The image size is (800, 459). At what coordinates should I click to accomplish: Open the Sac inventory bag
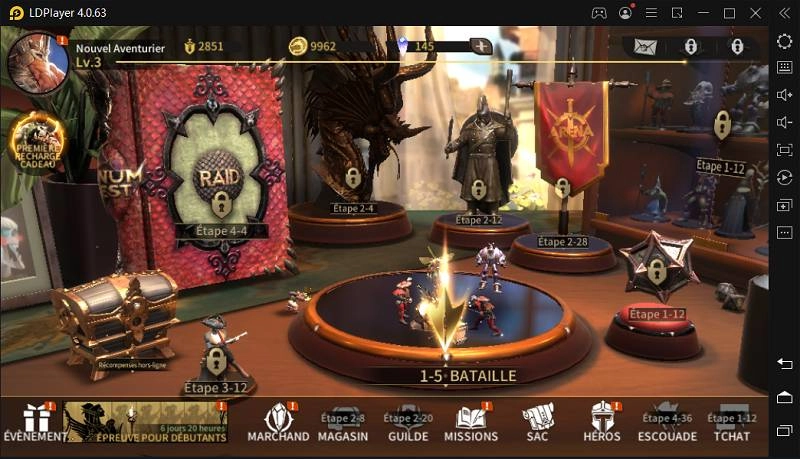coord(537,421)
